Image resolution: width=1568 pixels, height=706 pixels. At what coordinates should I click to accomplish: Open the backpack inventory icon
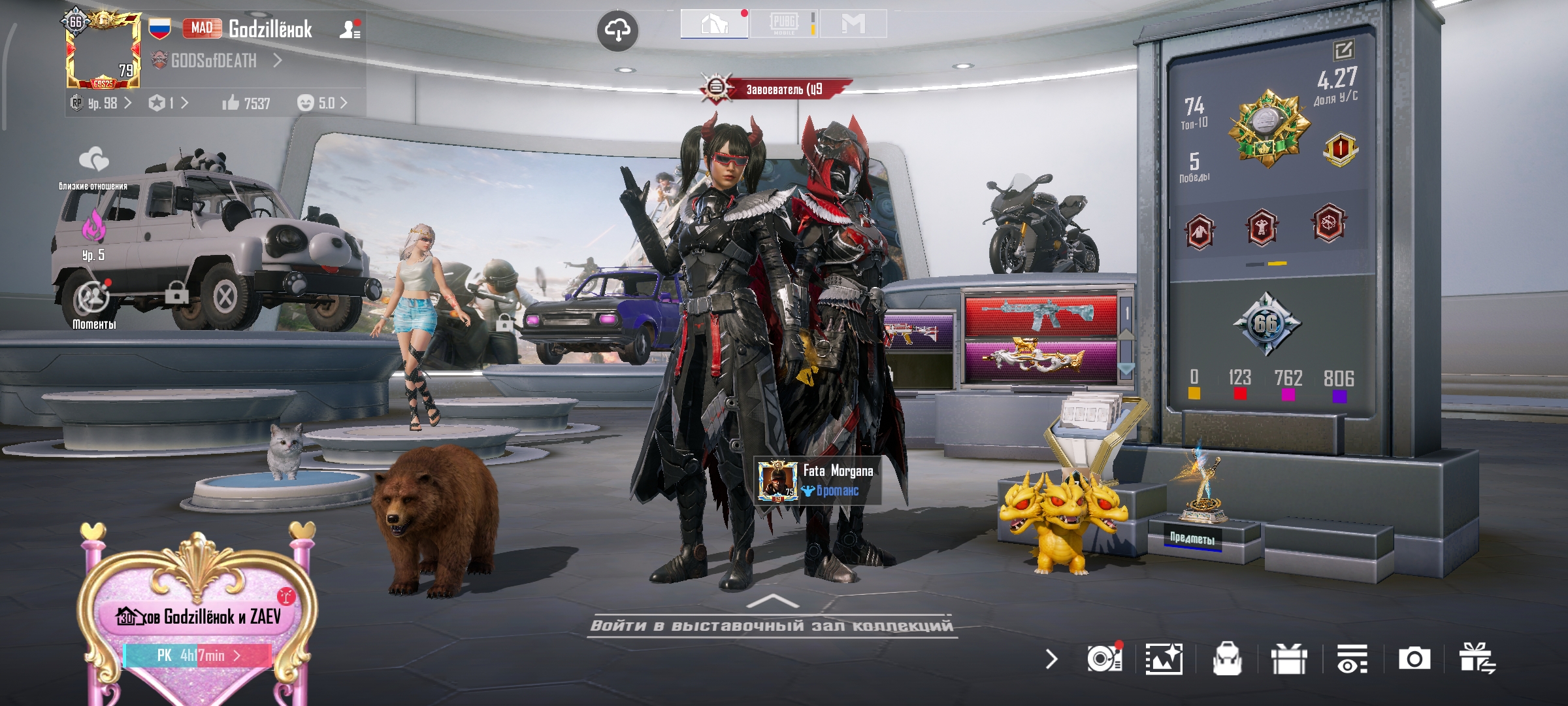pos(1226,659)
